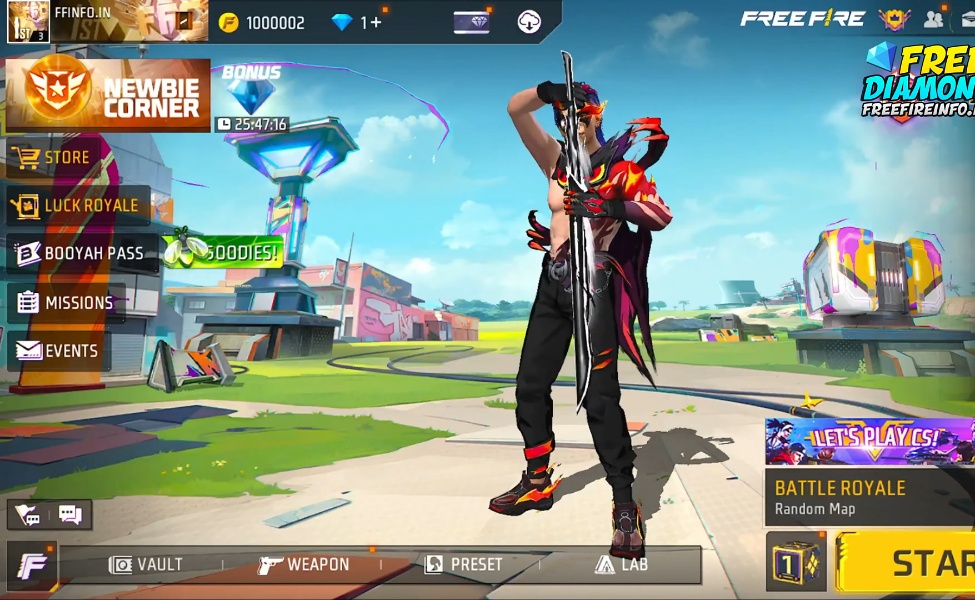Open the diamond membership card icon
The image size is (975, 600).
click(x=471, y=22)
